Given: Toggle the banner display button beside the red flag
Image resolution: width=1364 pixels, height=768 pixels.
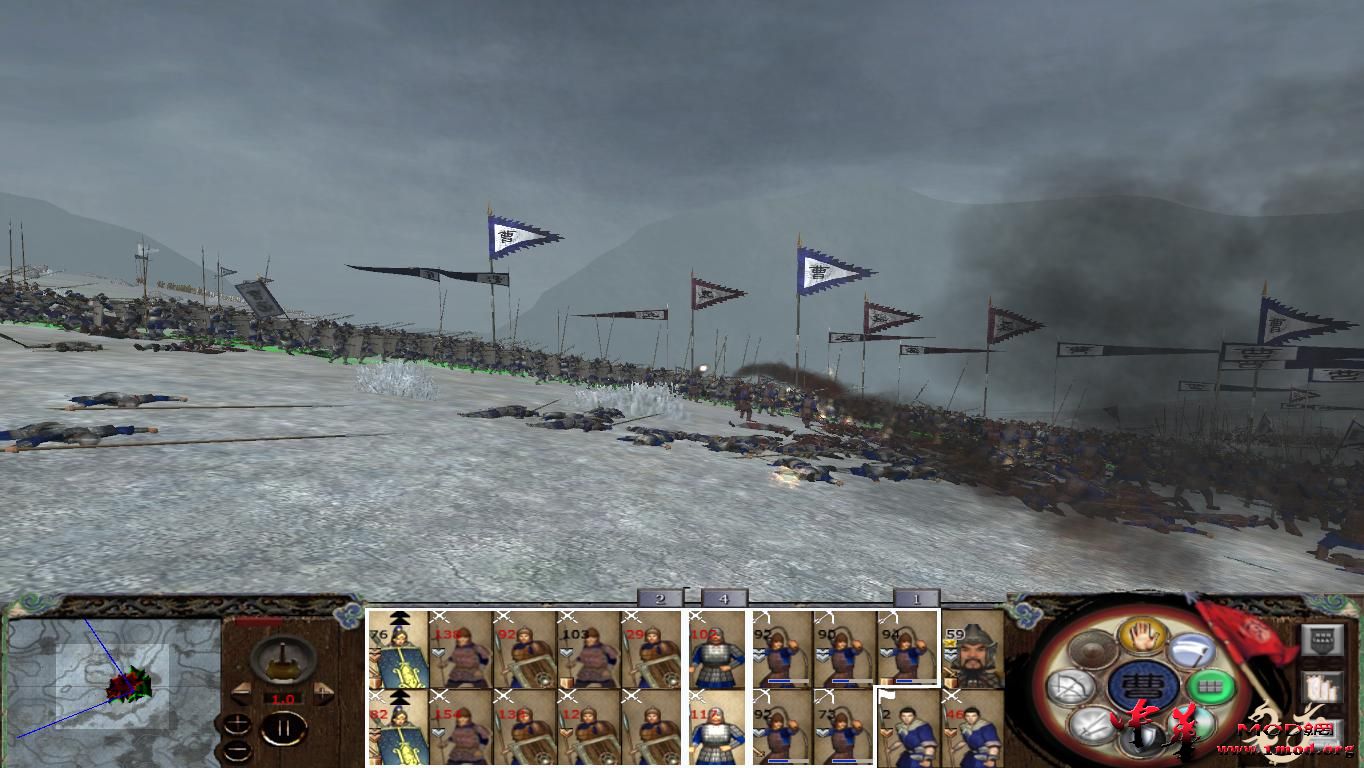Looking at the screenshot, I should tap(1323, 641).
